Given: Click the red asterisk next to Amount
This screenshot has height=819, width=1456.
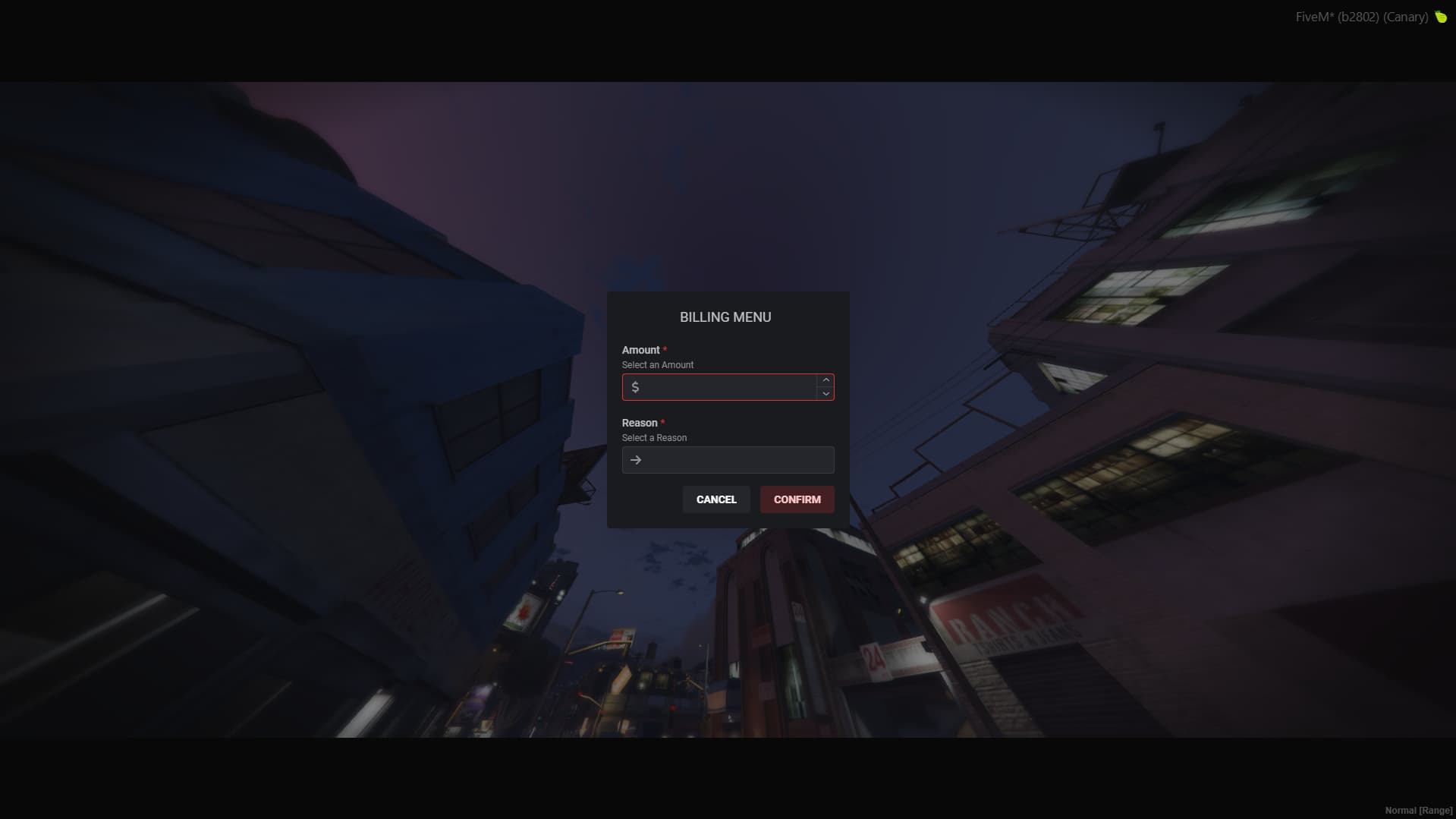Looking at the screenshot, I should [x=665, y=350].
